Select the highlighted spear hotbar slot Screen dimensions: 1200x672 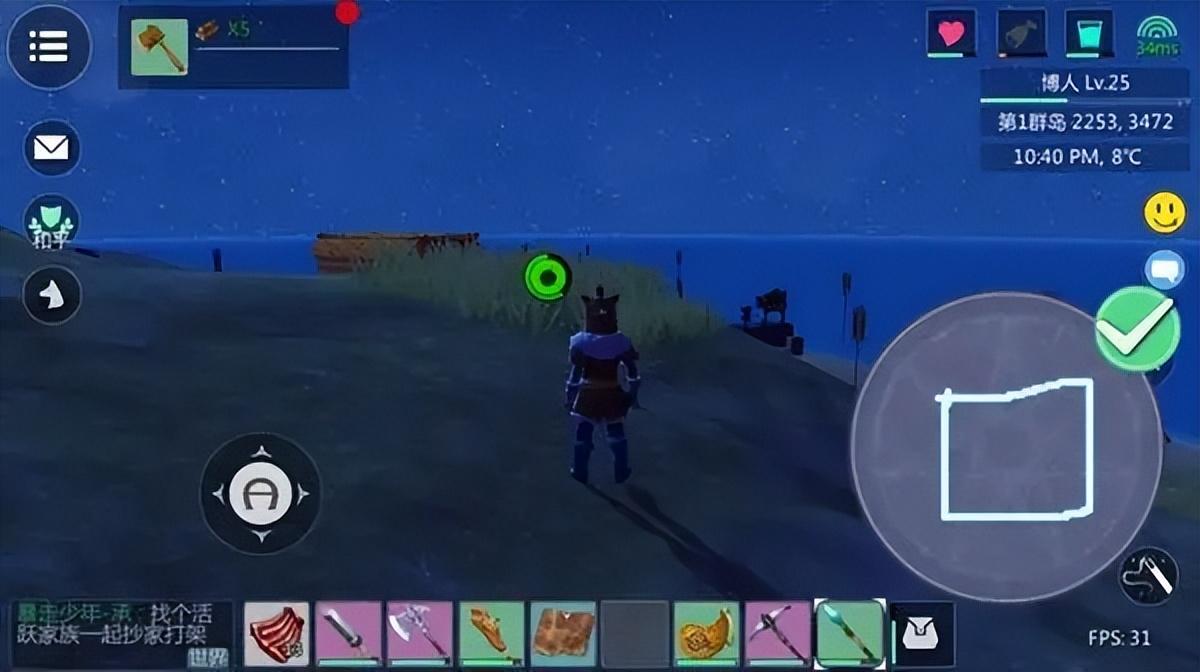849,634
